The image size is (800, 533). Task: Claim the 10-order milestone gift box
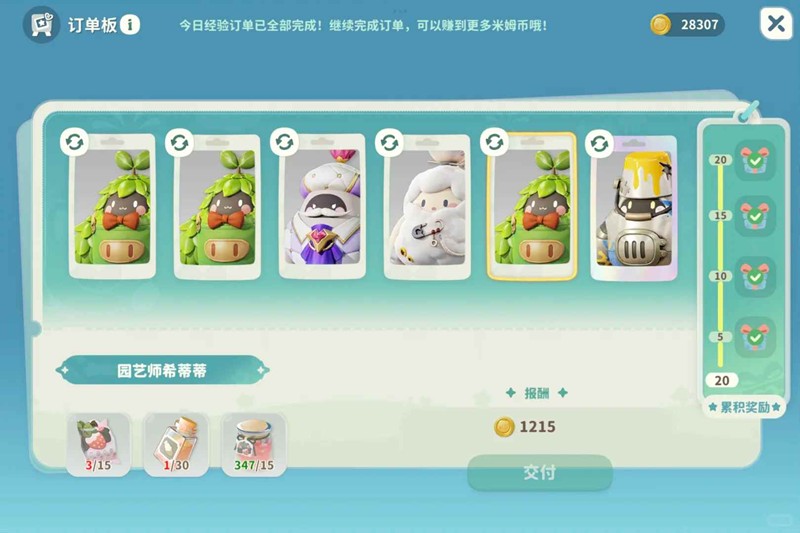click(x=754, y=277)
